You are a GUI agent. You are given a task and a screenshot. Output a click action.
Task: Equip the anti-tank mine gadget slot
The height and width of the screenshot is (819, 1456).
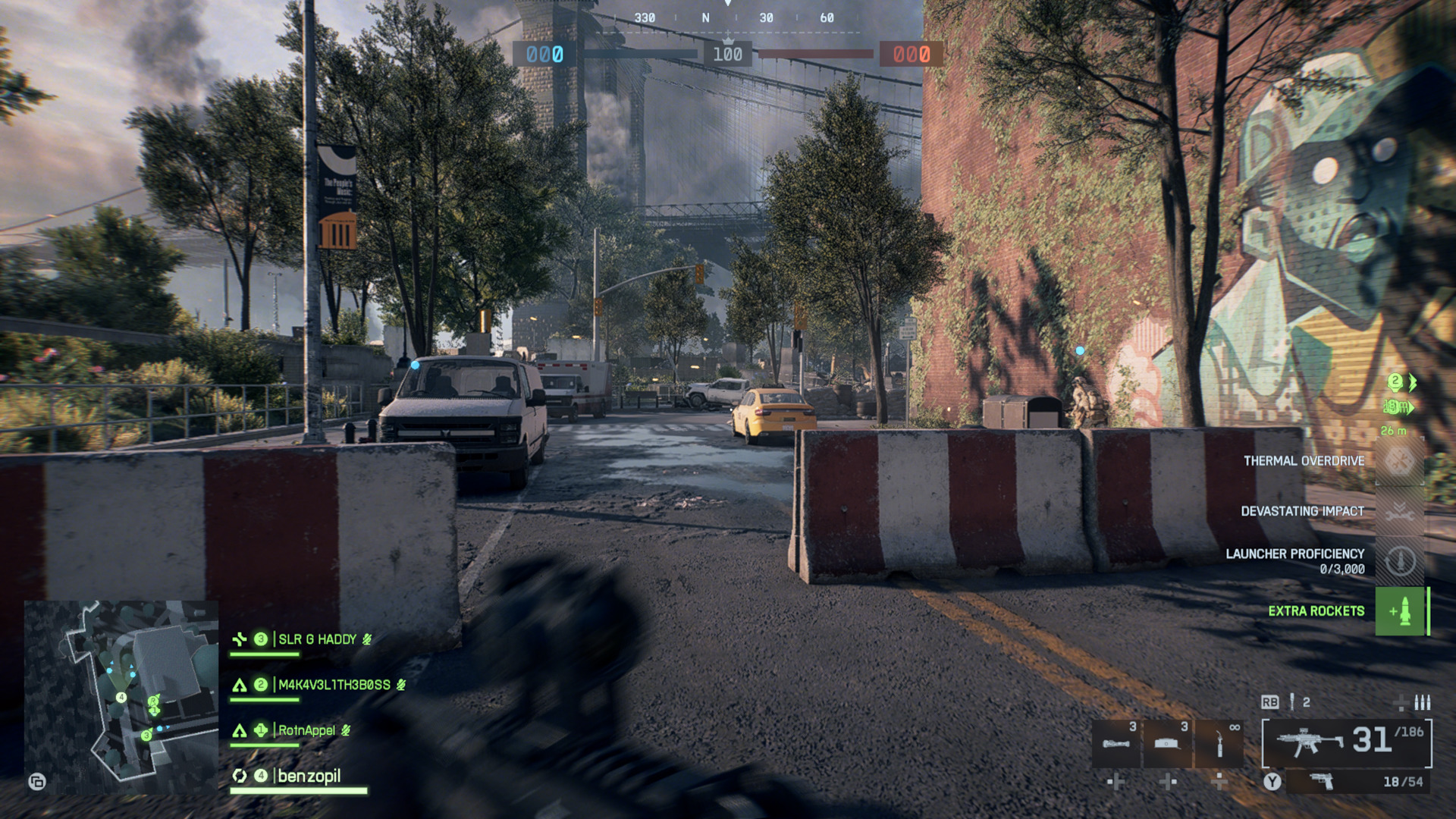[1167, 743]
